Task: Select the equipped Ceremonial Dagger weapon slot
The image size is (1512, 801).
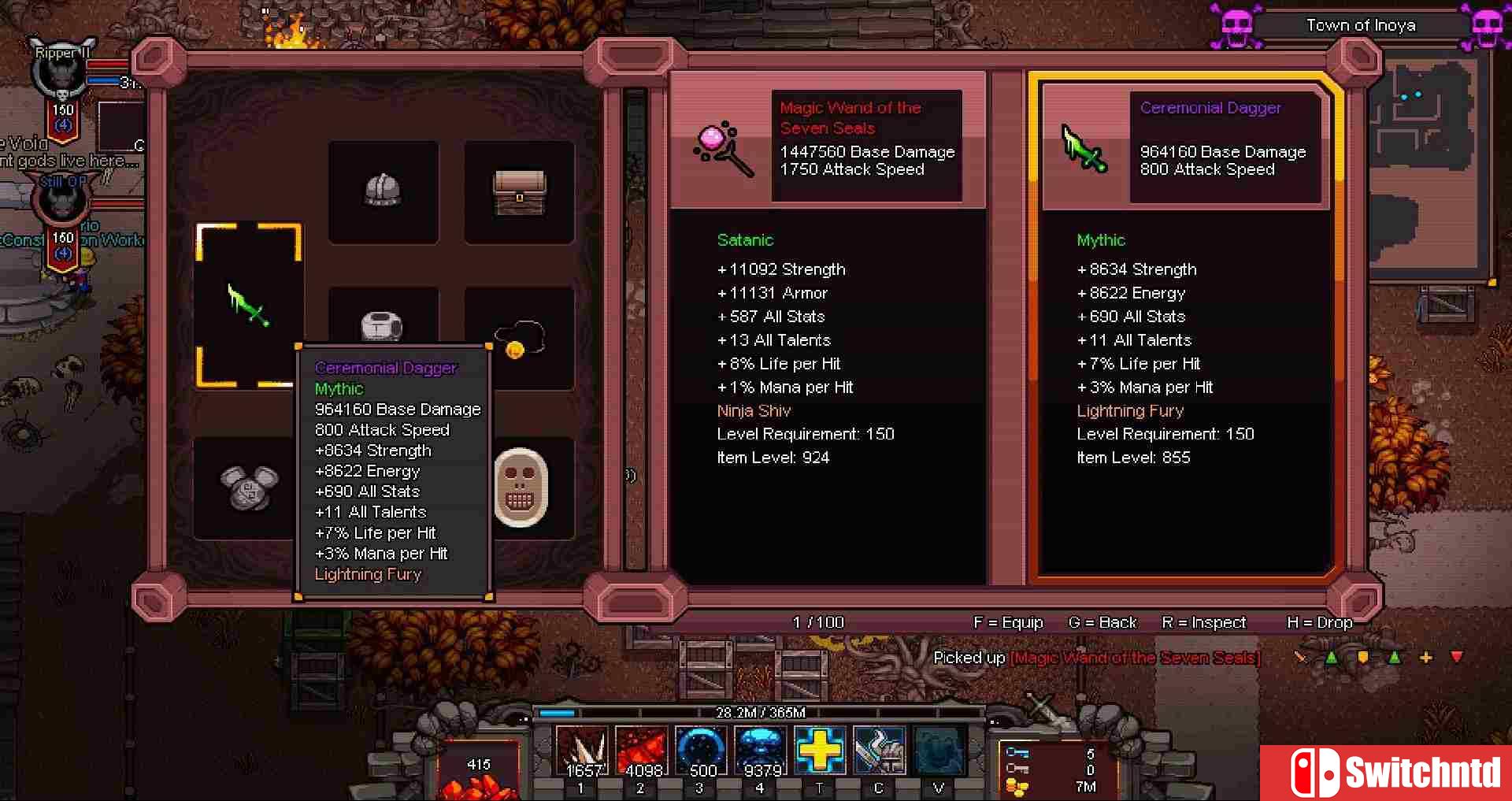Action: (x=249, y=306)
